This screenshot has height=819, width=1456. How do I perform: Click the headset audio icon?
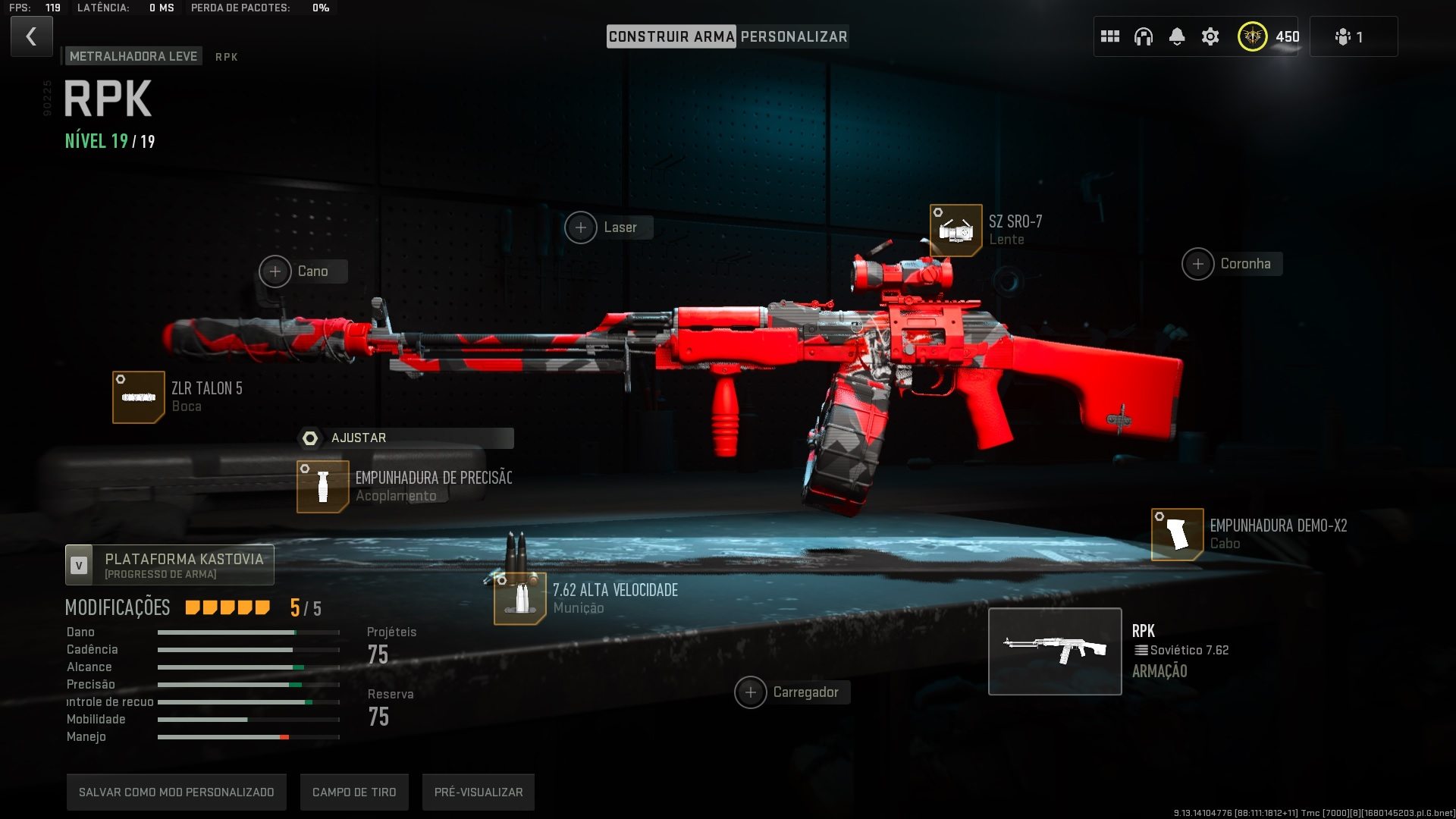pyautogui.click(x=1144, y=36)
